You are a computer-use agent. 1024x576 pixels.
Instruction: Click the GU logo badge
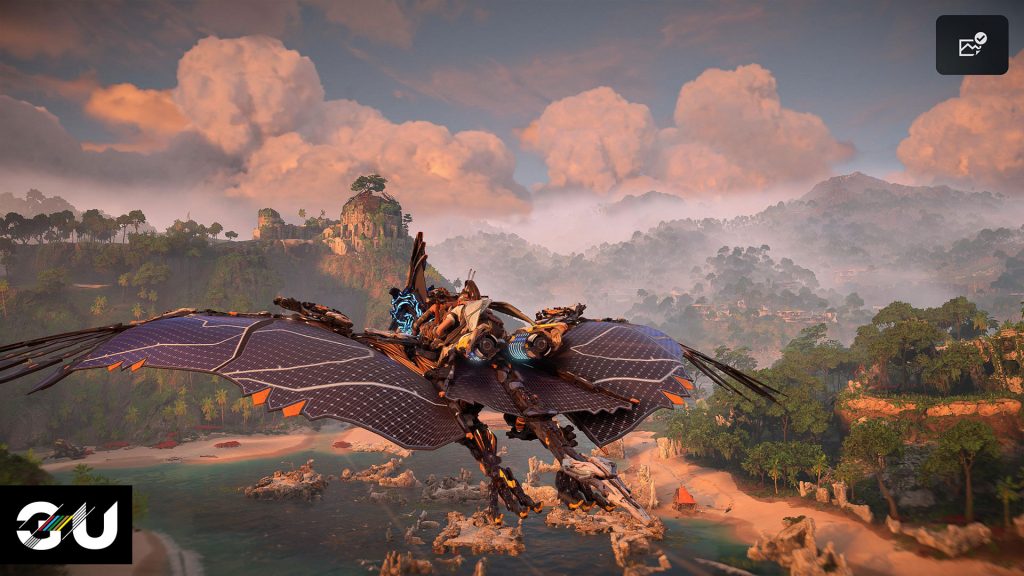click(x=66, y=524)
